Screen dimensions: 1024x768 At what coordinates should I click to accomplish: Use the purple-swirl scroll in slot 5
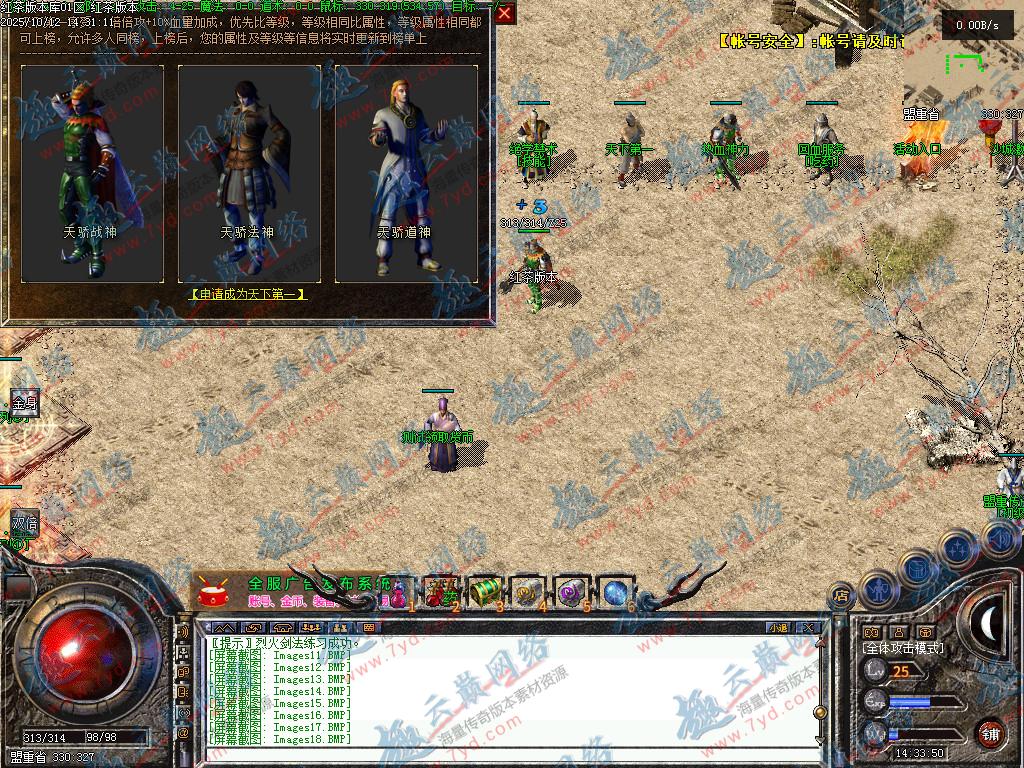point(572,592)
